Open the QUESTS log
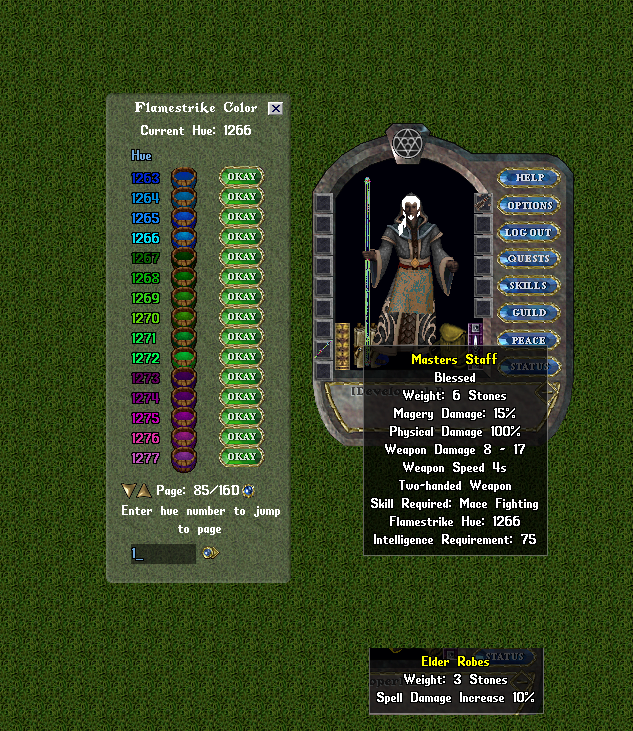Image resolution: width=633 pixels, height=731 pixels. (529, 259)
